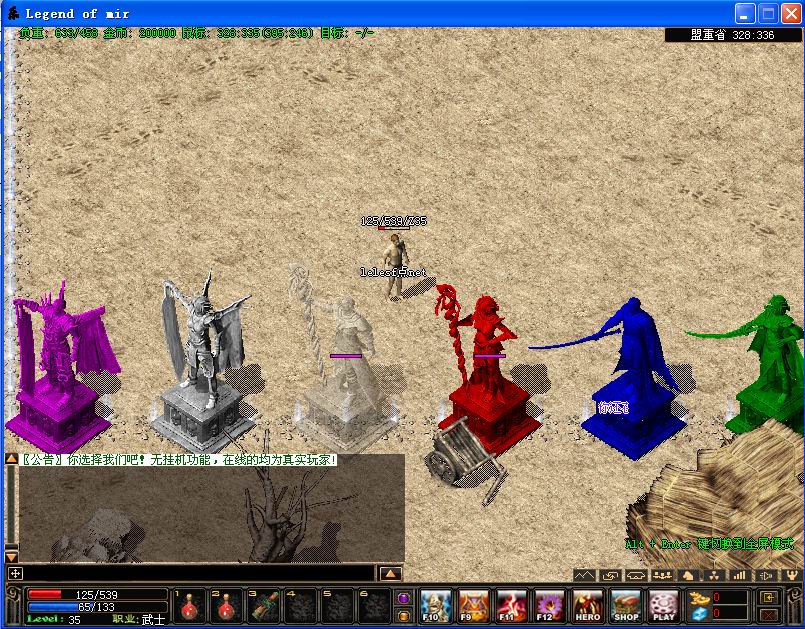Image resolution: width=805 pixels, height=629 pixels.
Task: Click the purple orb button
Action: pos(404,598)
